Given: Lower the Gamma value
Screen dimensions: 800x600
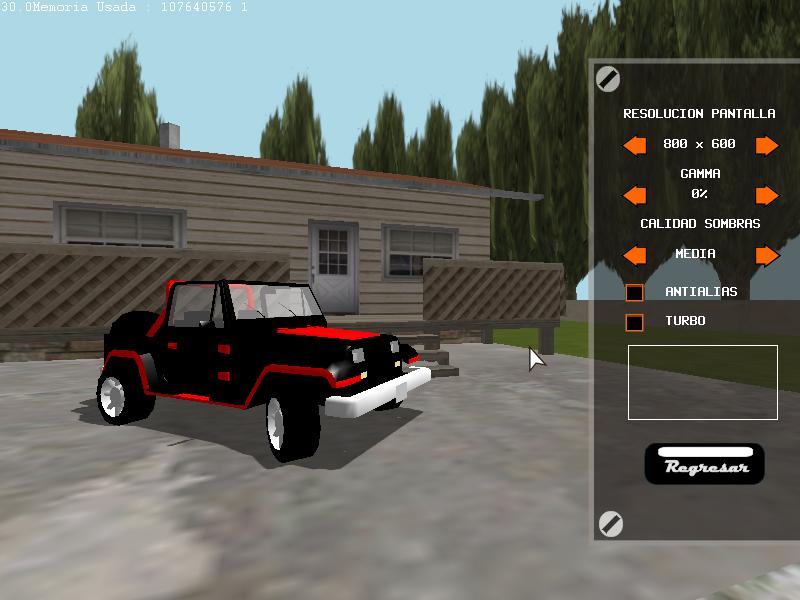Looking at the screenshot, I should tap(634, 195).
